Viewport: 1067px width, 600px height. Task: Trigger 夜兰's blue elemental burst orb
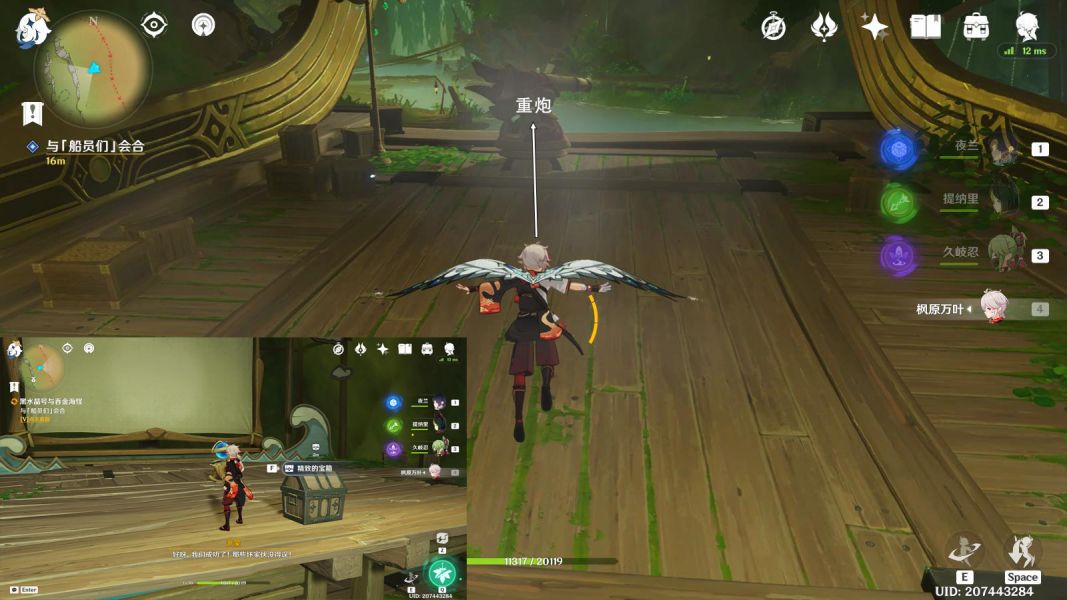click(x=899, y=149)
